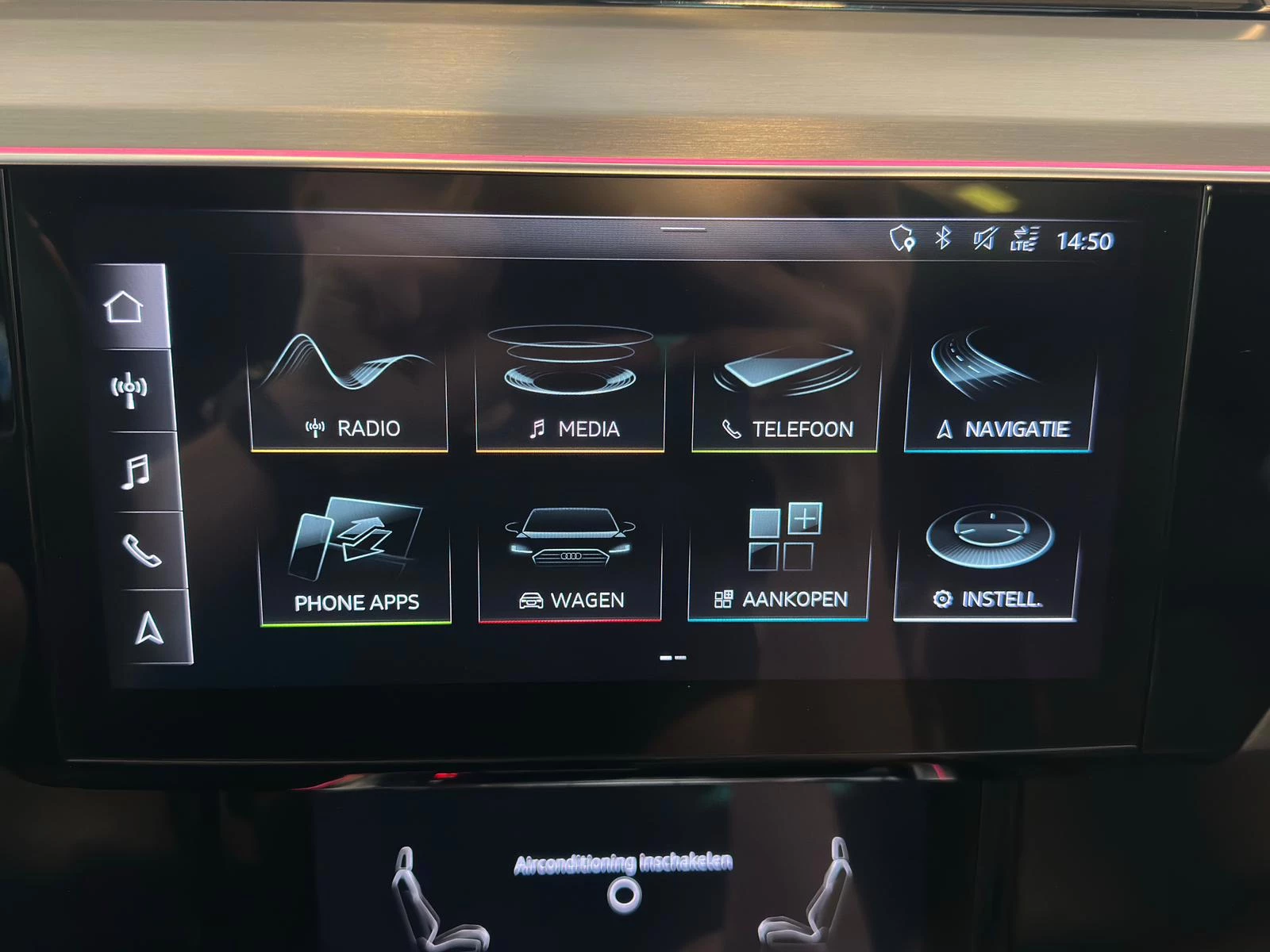Viewport: 1270px width, 952px height.
Task: Tap the Bluetooth status icon
Action: point(942,238)
